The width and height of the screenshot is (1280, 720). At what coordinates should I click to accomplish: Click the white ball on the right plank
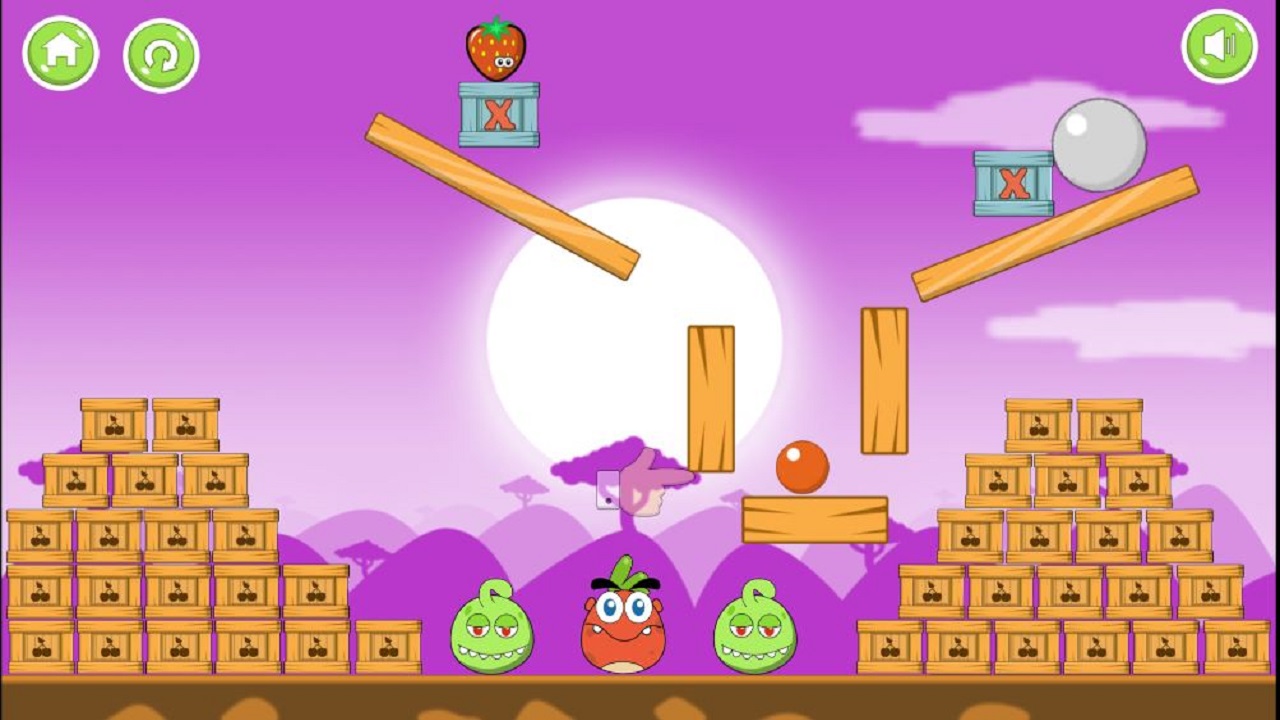coord(1097,146)
